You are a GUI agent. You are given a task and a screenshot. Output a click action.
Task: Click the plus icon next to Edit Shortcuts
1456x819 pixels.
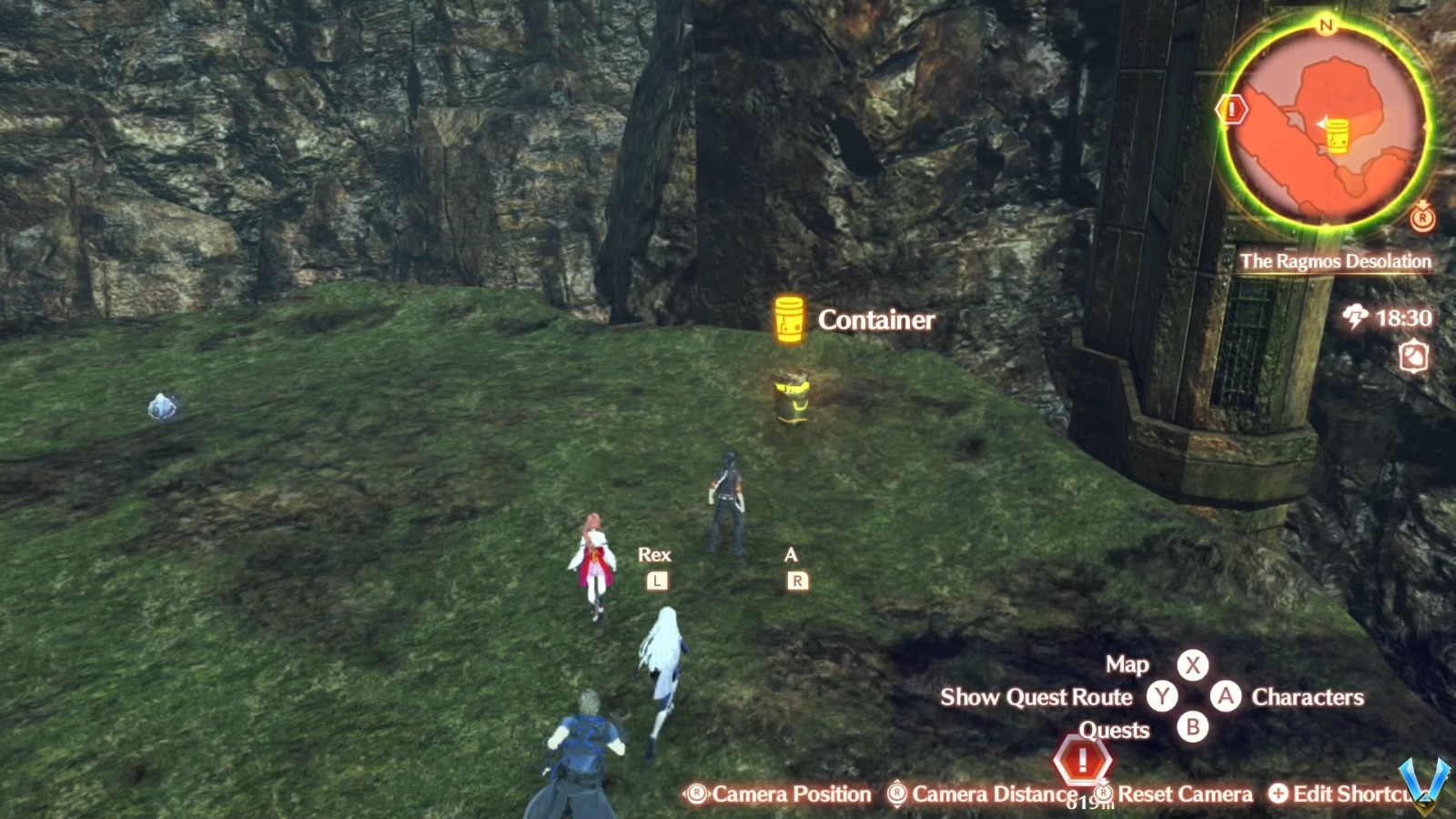pyautogui.click(x=1278, y=794)
